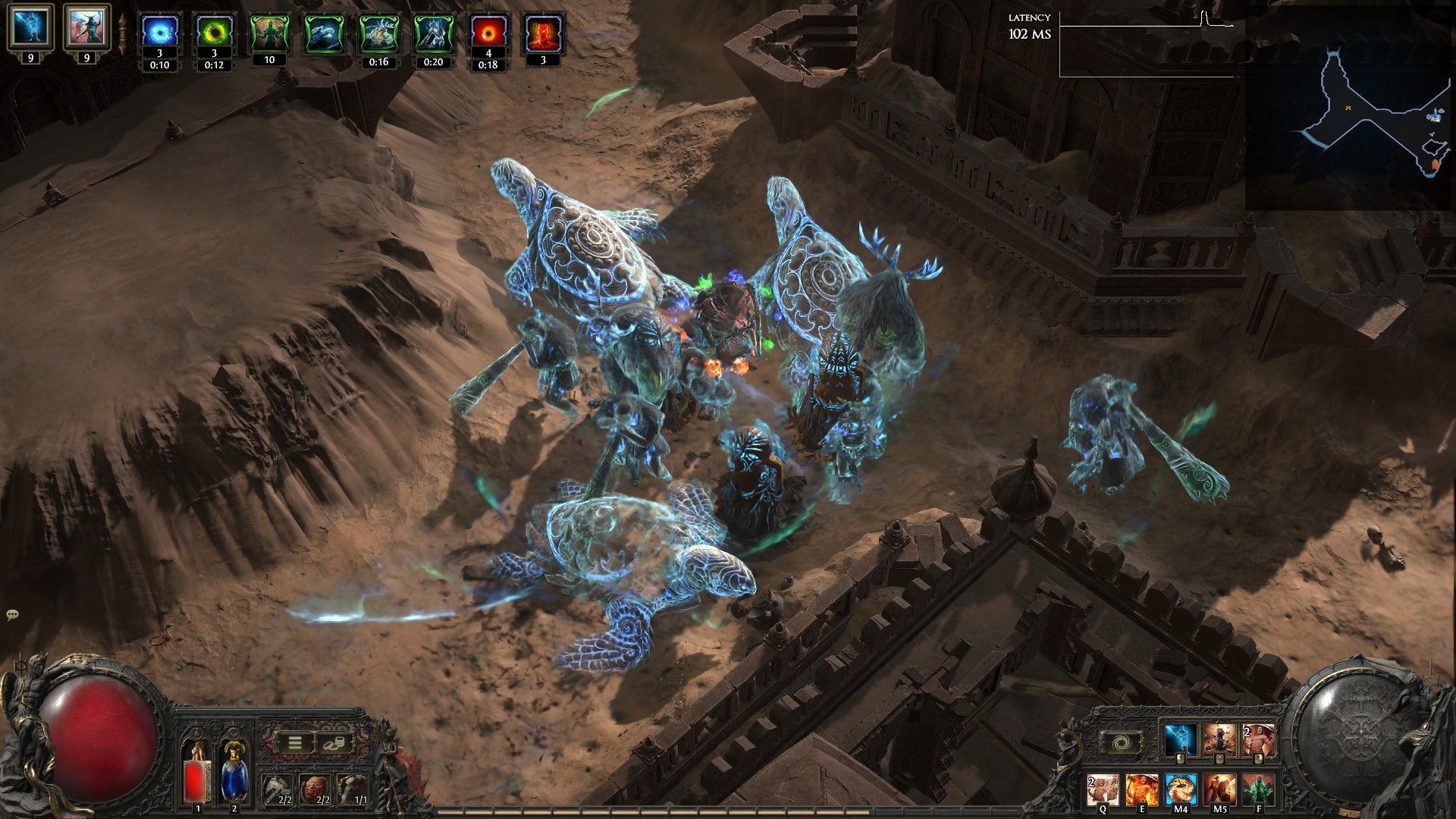Select the green ring buff icon
Screen dimensions: 1456x819
[215, 33]
